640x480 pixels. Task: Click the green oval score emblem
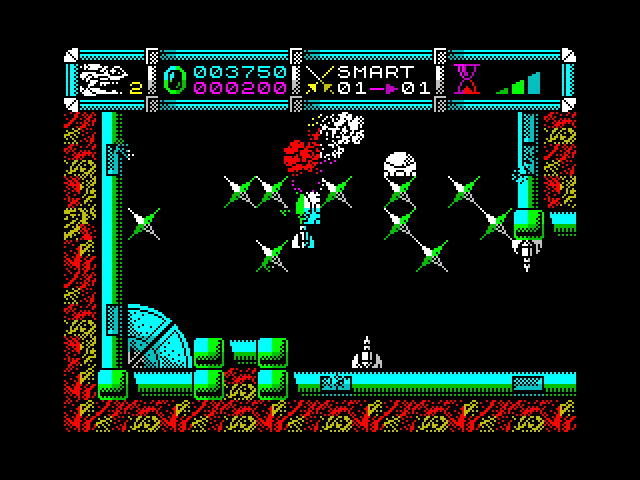(x=175, y=80)
